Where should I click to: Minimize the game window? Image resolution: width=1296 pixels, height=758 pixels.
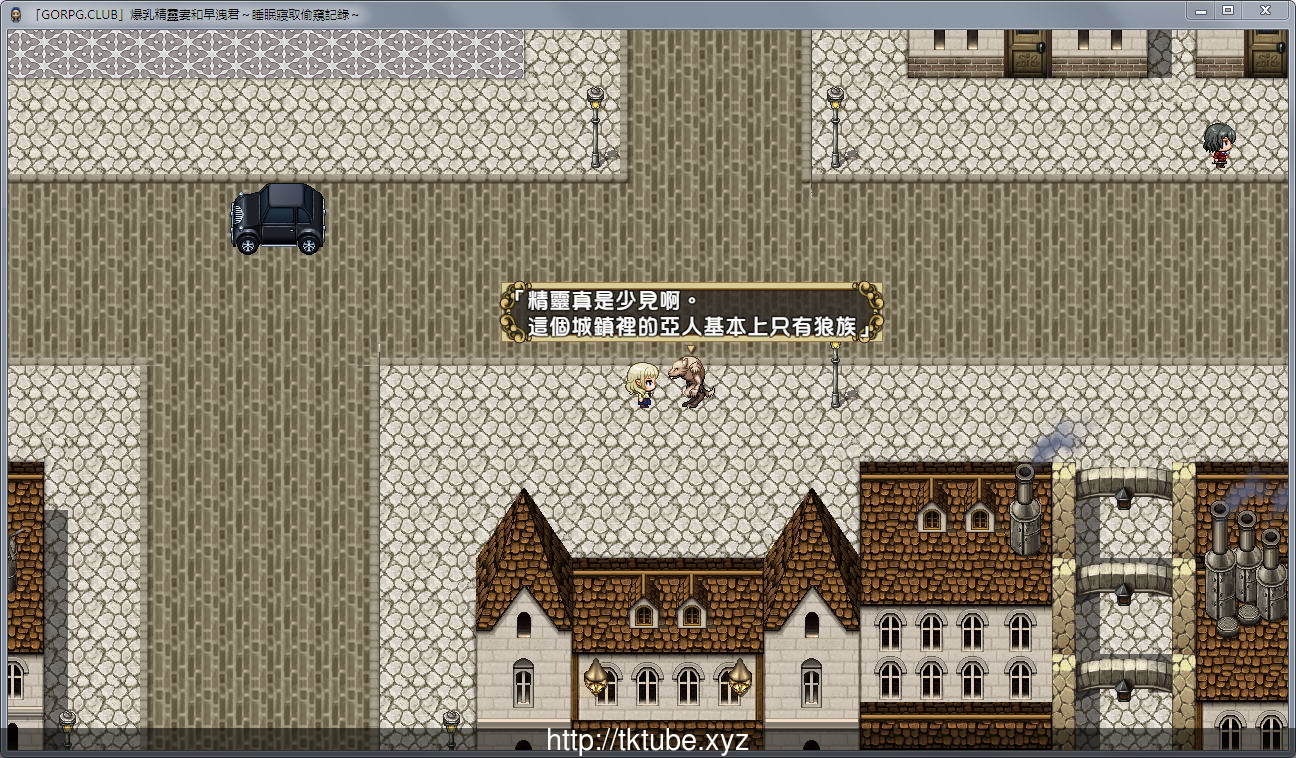[x=1200, y=11]
